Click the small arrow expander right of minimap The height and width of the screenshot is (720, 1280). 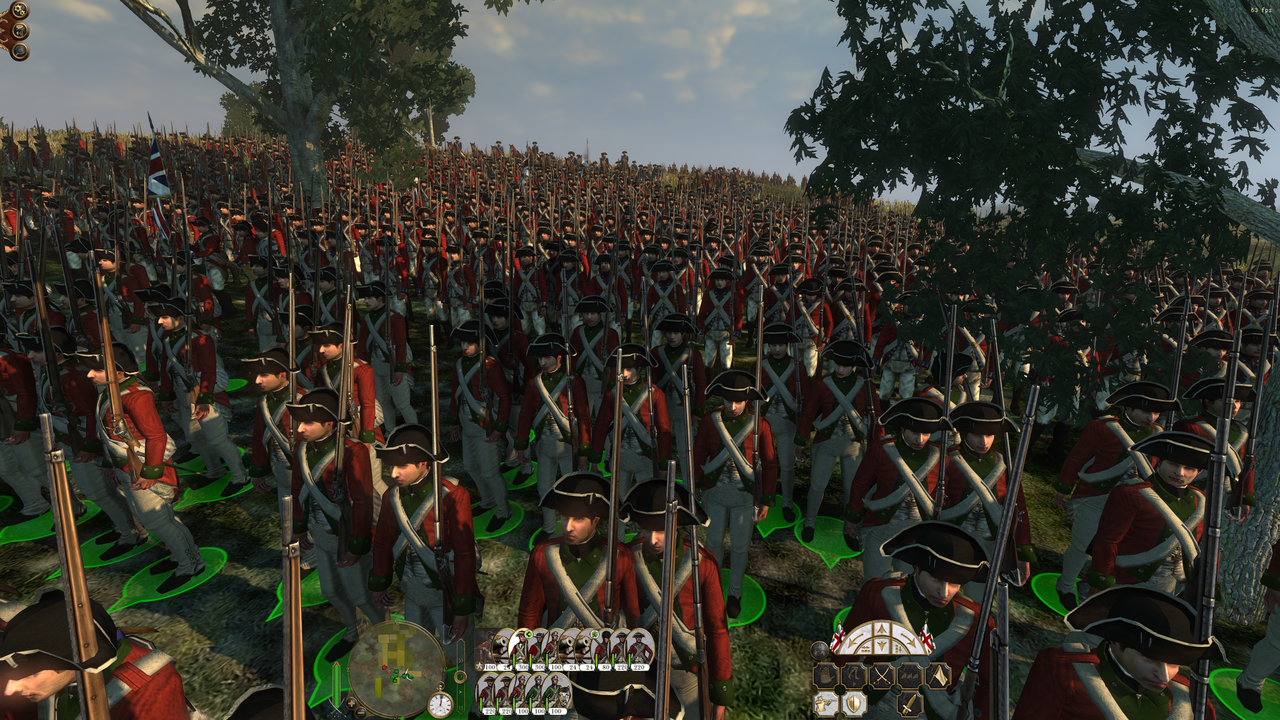pos(460,691)
